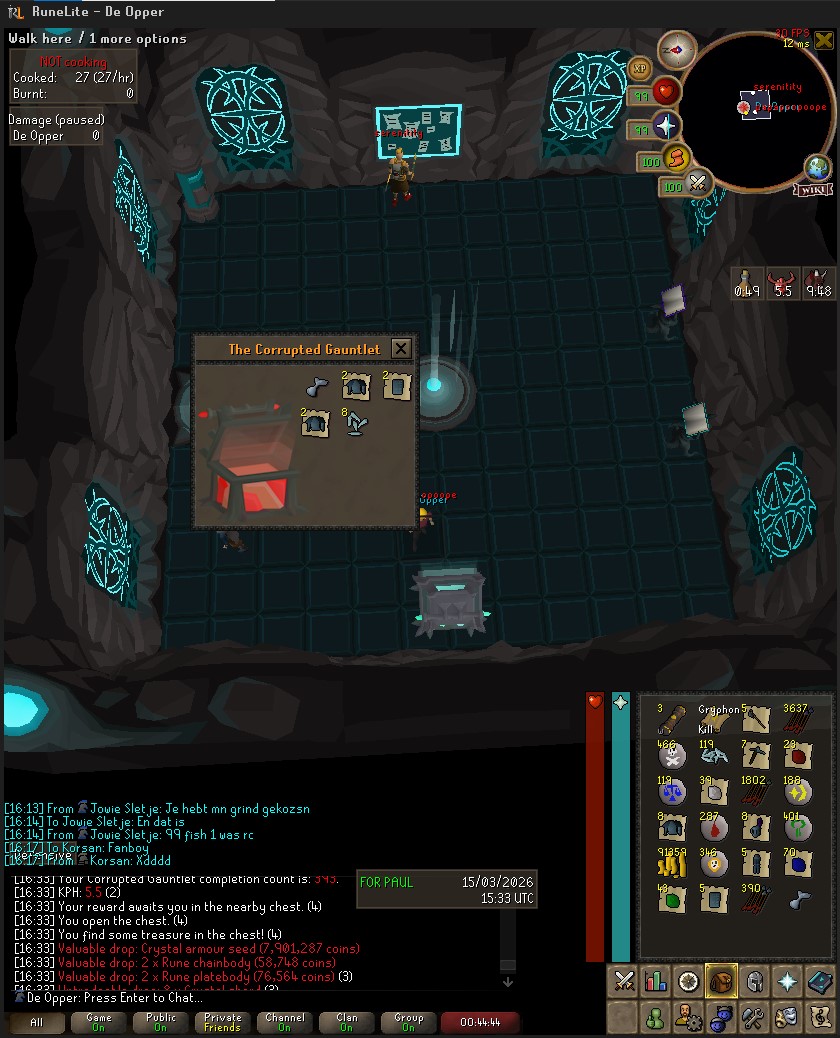Viewport: 840px width, 1038px height.
Task: Toggle the Clan chat filter
Action: (347, 1022)
